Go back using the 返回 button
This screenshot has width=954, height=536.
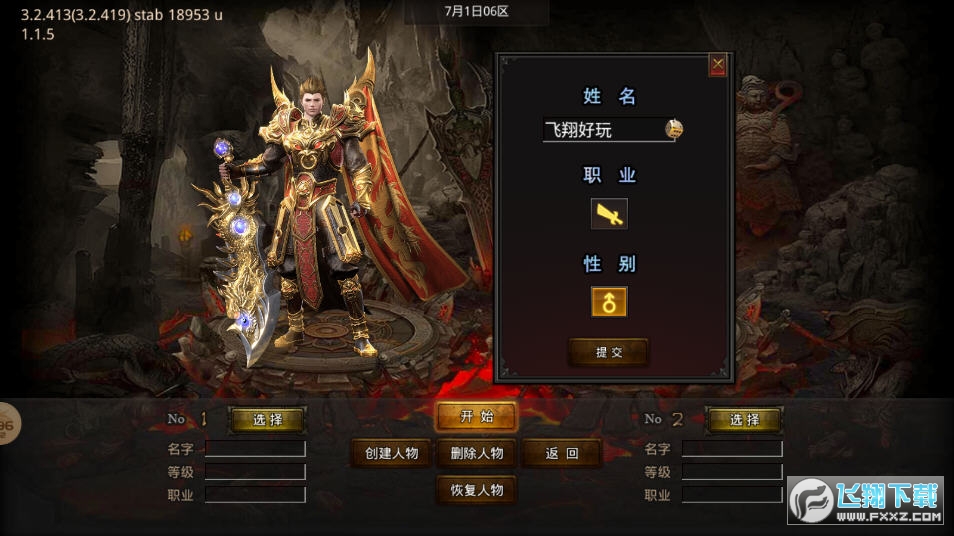coord(561,453)
